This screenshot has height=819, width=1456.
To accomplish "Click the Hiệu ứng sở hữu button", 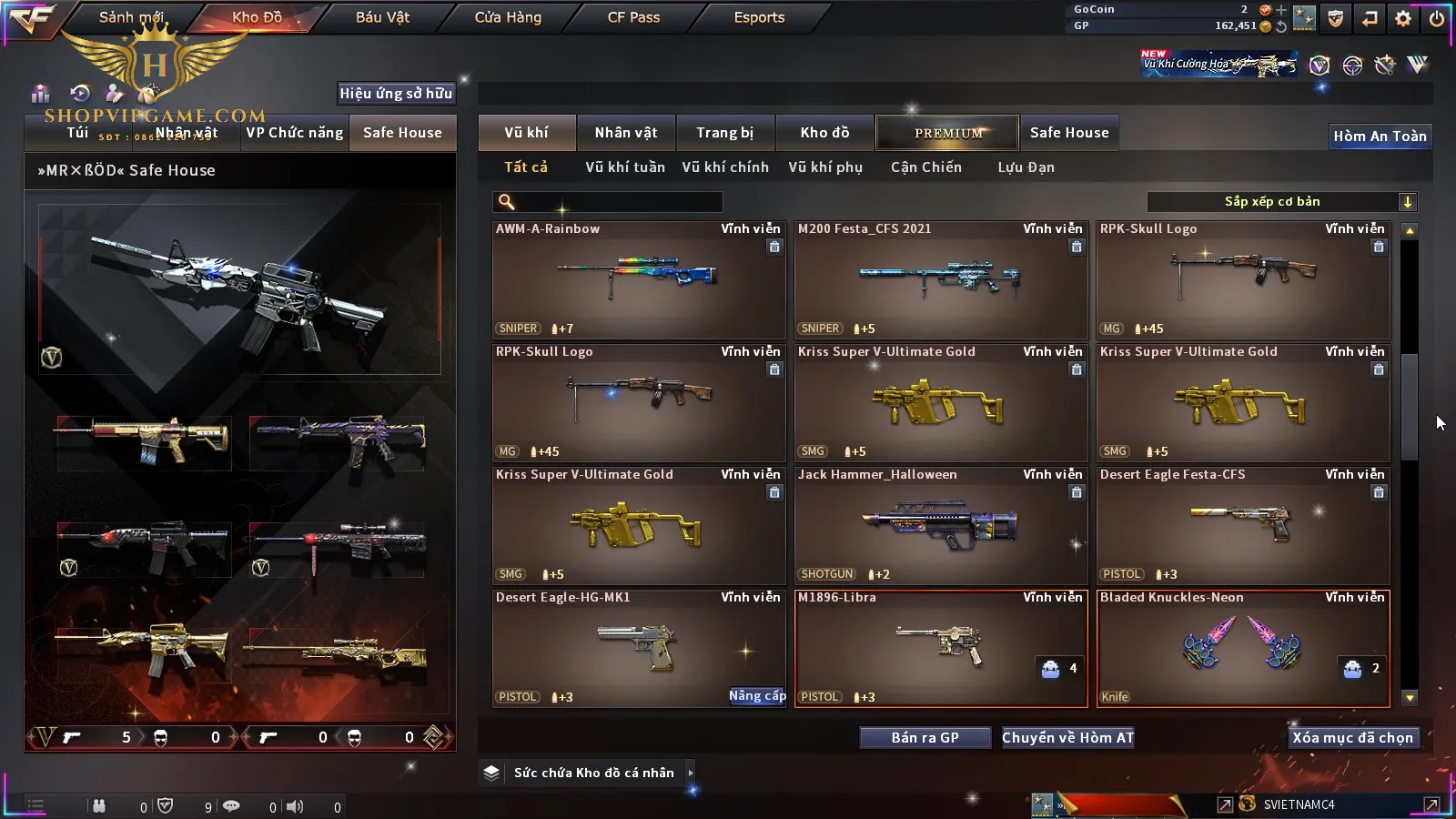I will tap(396, 93).
